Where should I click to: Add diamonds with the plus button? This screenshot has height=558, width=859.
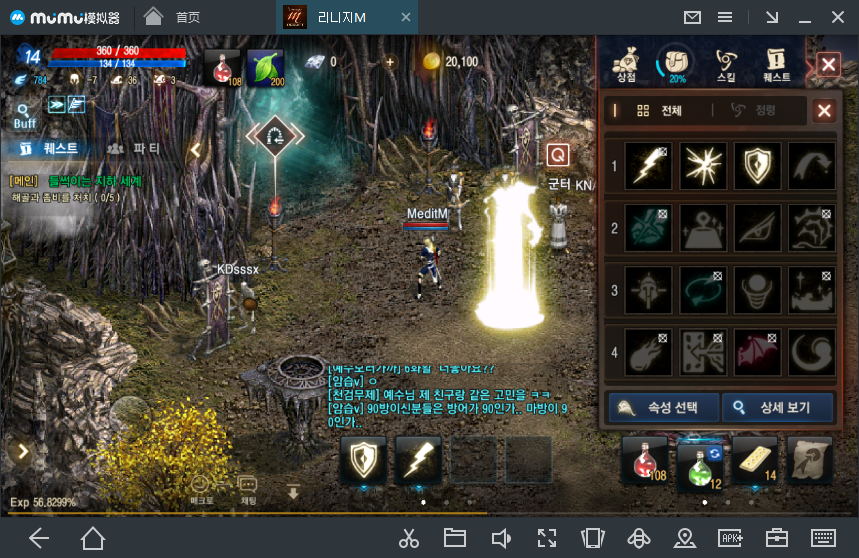click(x=390, y=62)
